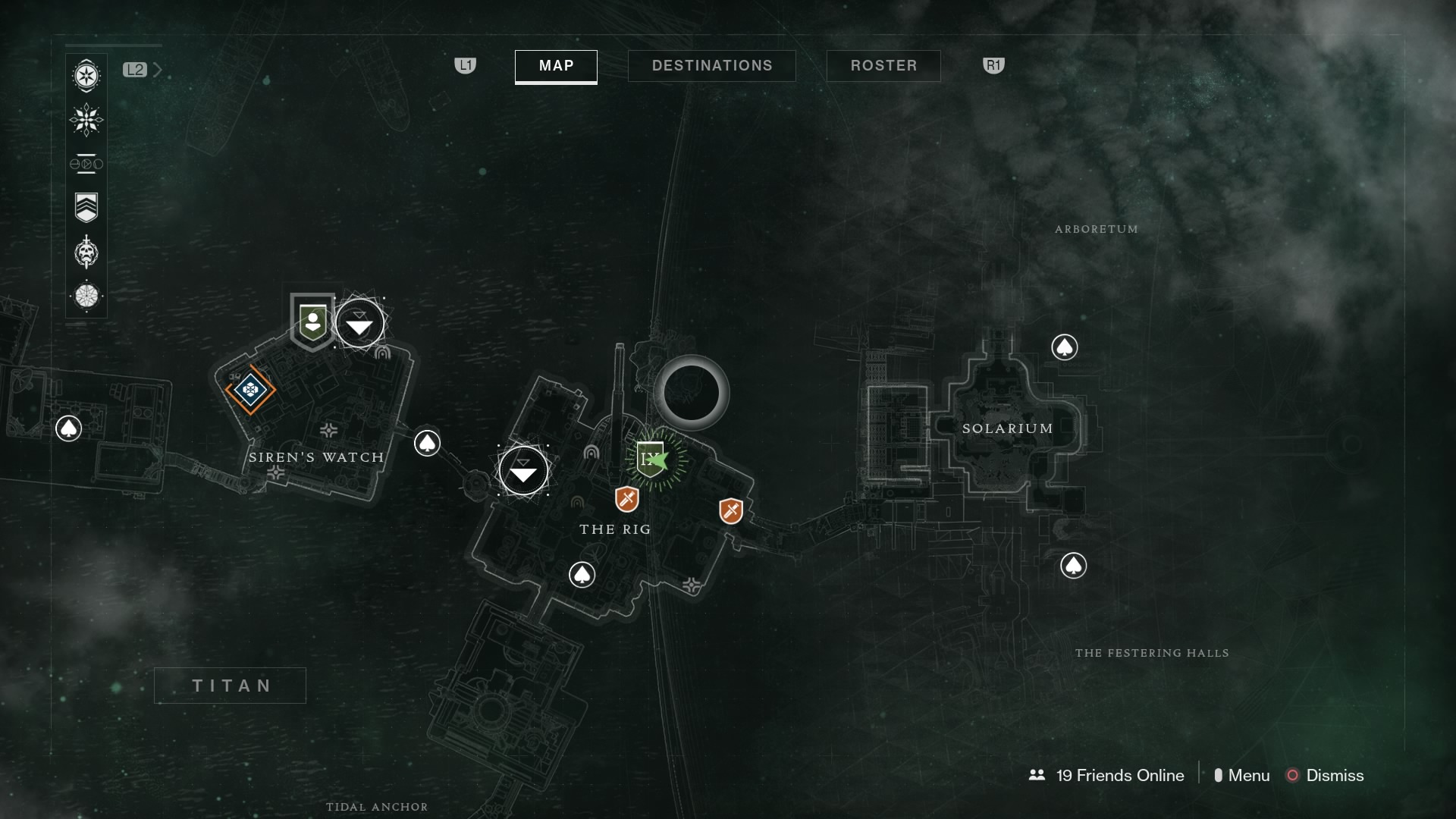Click the Dismiss button at bottom right
The width and height of the screenshot is (1456, 819).
point(1333,776)
